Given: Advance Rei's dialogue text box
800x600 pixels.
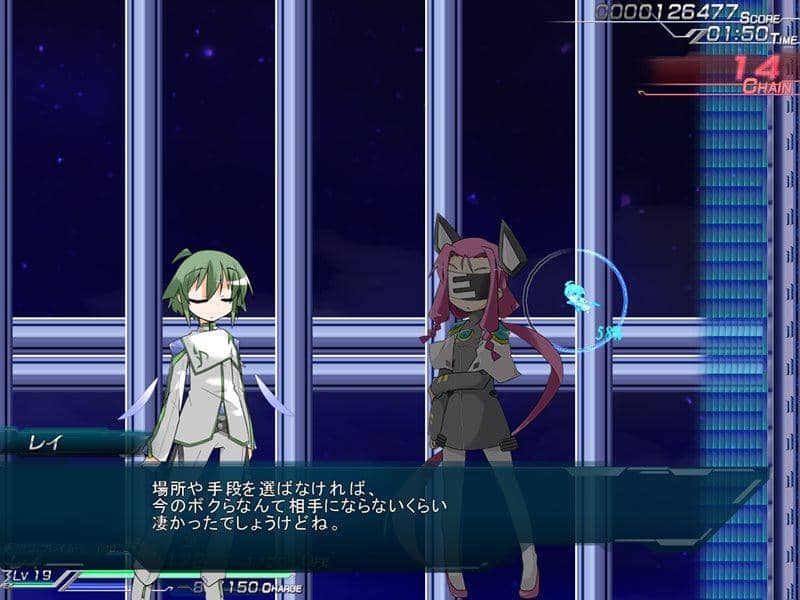Looking at the screenshot, I should (400, 507).
